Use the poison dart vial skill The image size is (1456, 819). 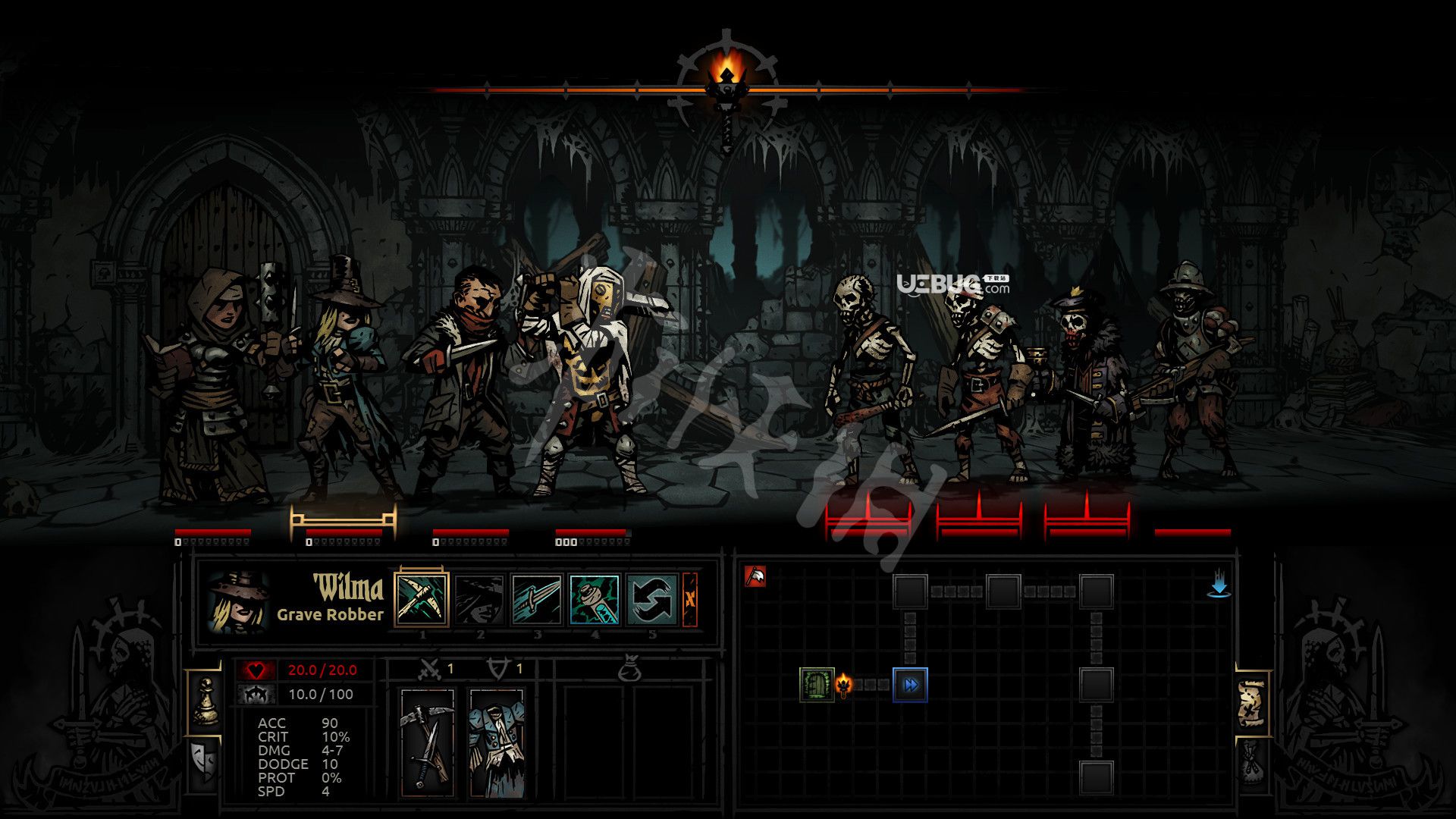(595, 599)
